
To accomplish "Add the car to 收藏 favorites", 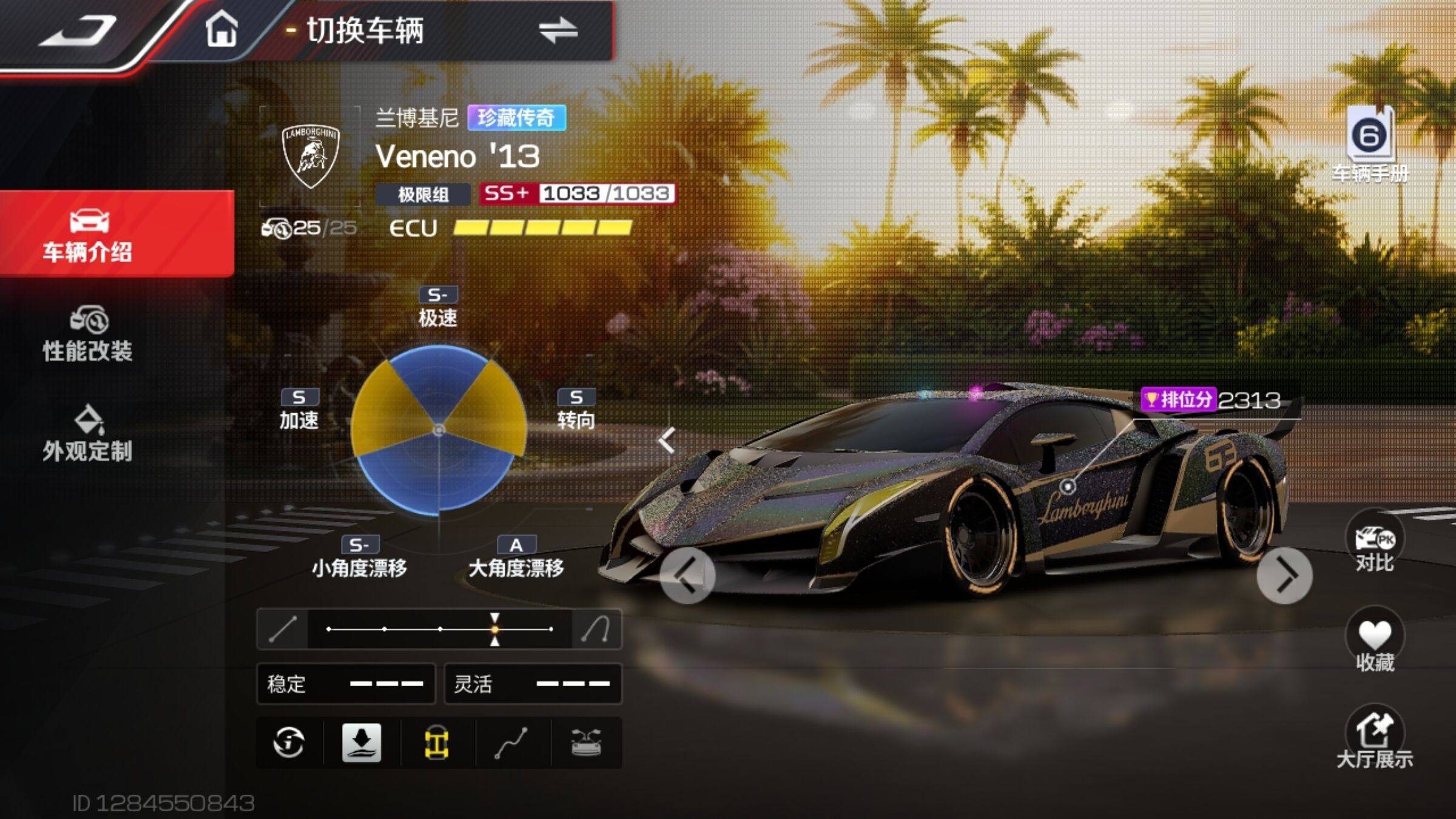I will coord(1375,644).
